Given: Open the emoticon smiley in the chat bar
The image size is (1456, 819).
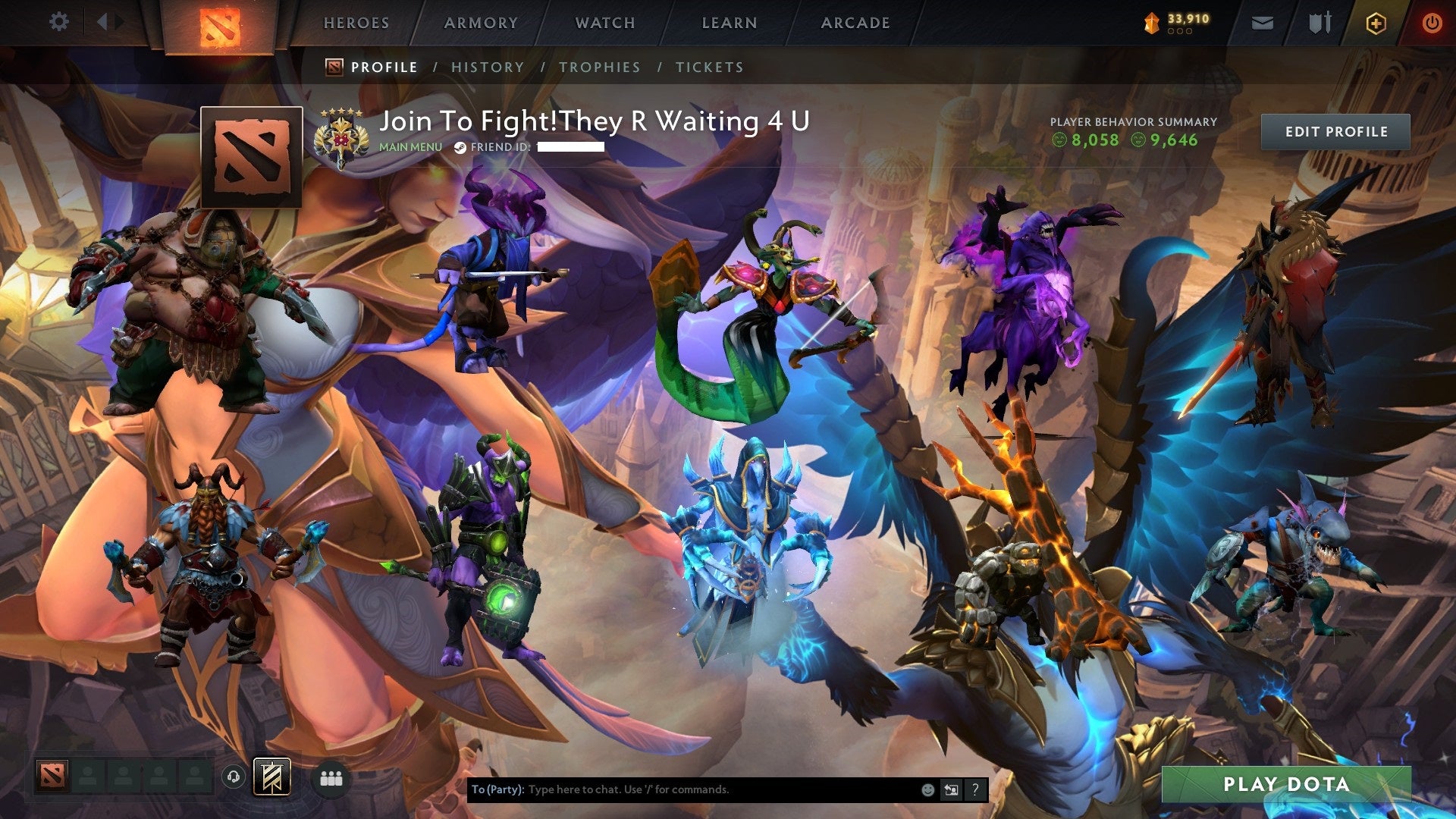Looking at the screenshot, I should [927, 789].
